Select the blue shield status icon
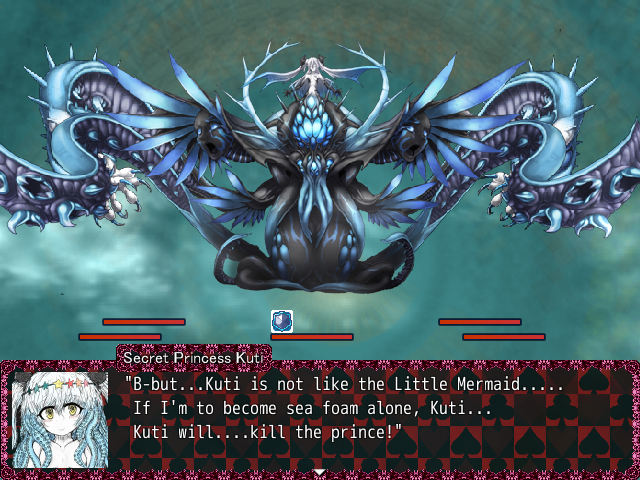This screenshot has width=640, height=480. pos(282,321)
